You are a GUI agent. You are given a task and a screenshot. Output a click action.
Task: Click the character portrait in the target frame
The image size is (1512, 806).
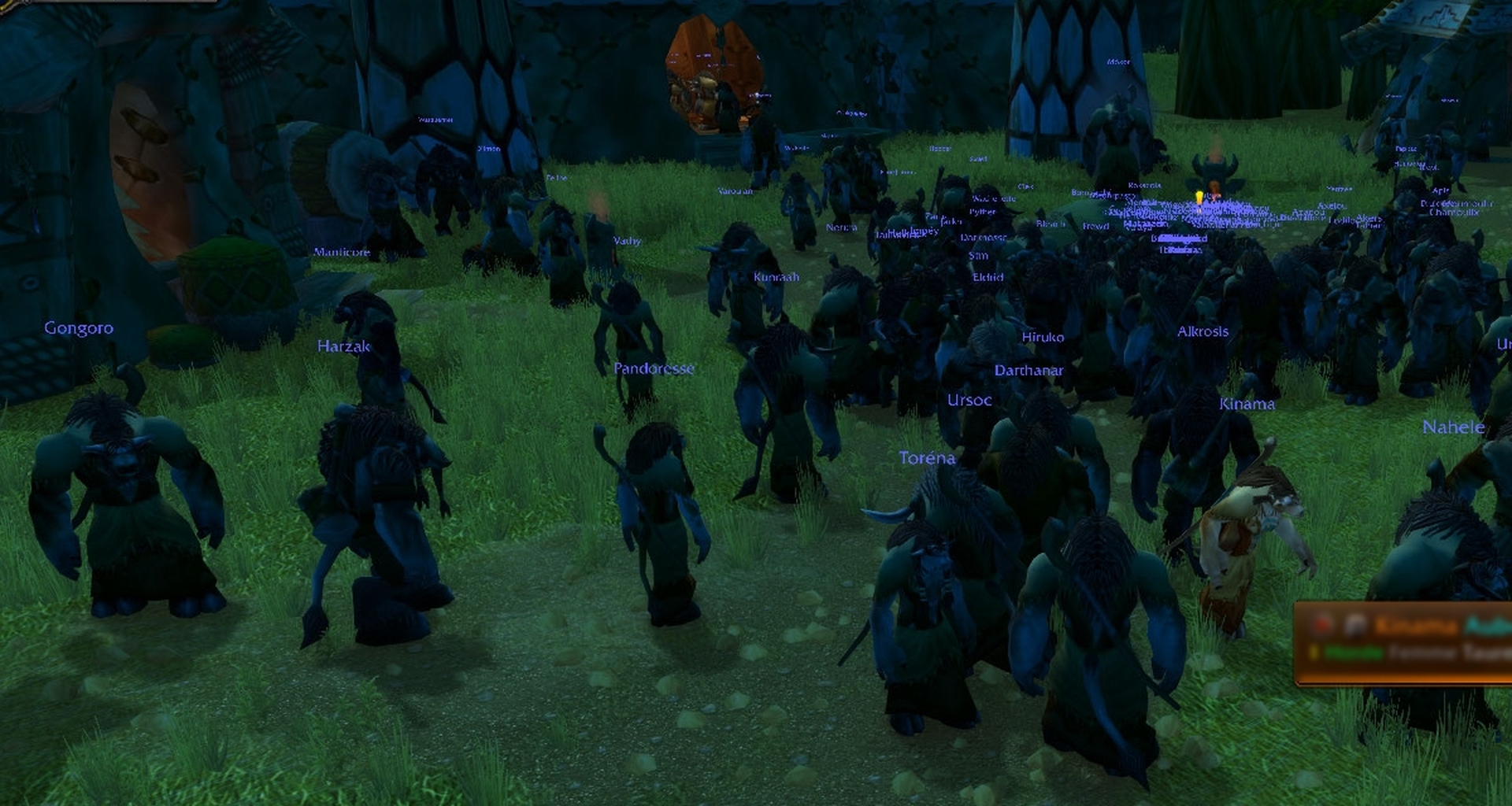[1354, 626]
